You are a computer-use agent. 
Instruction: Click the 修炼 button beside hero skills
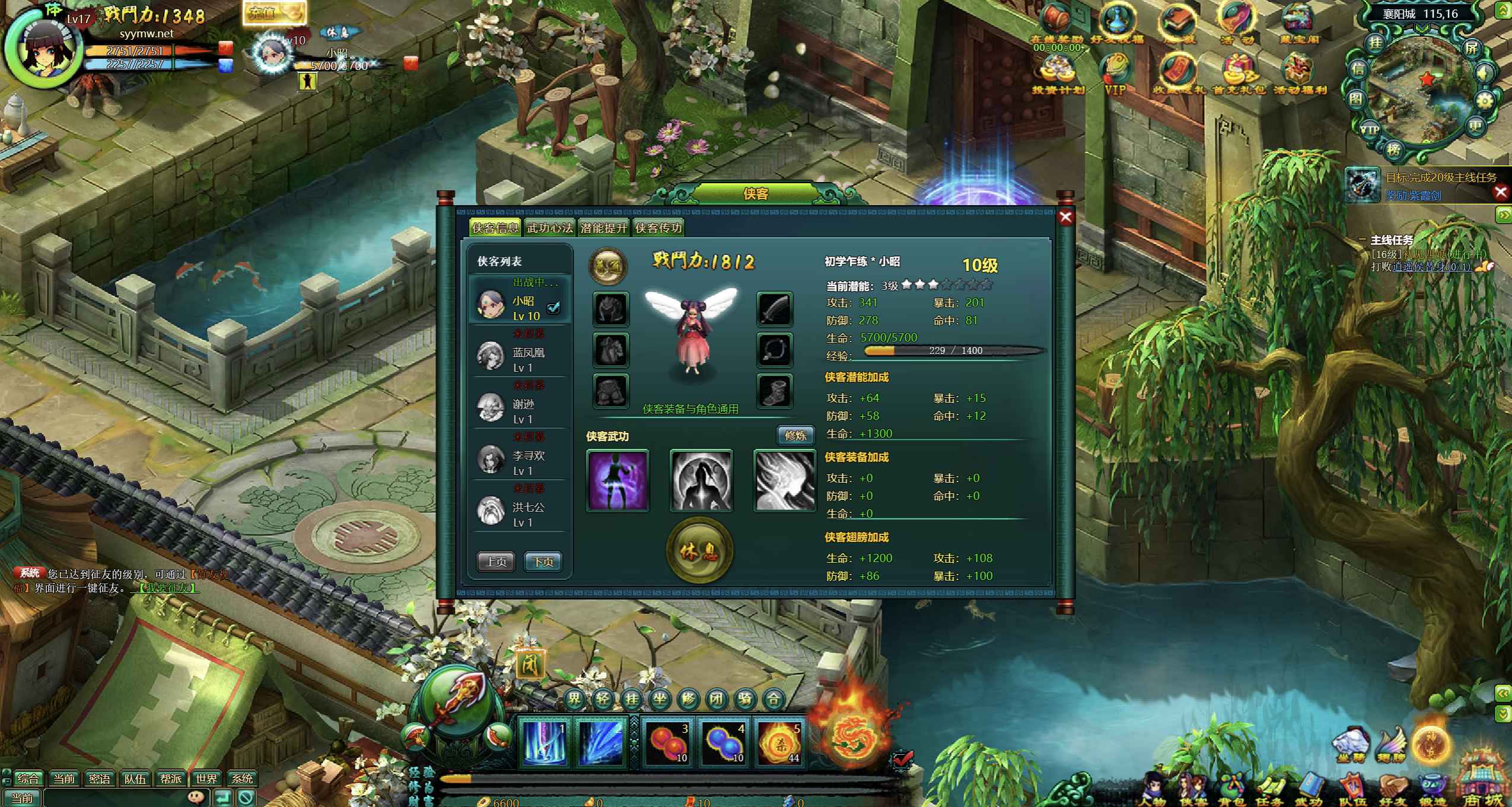(795, 436)
